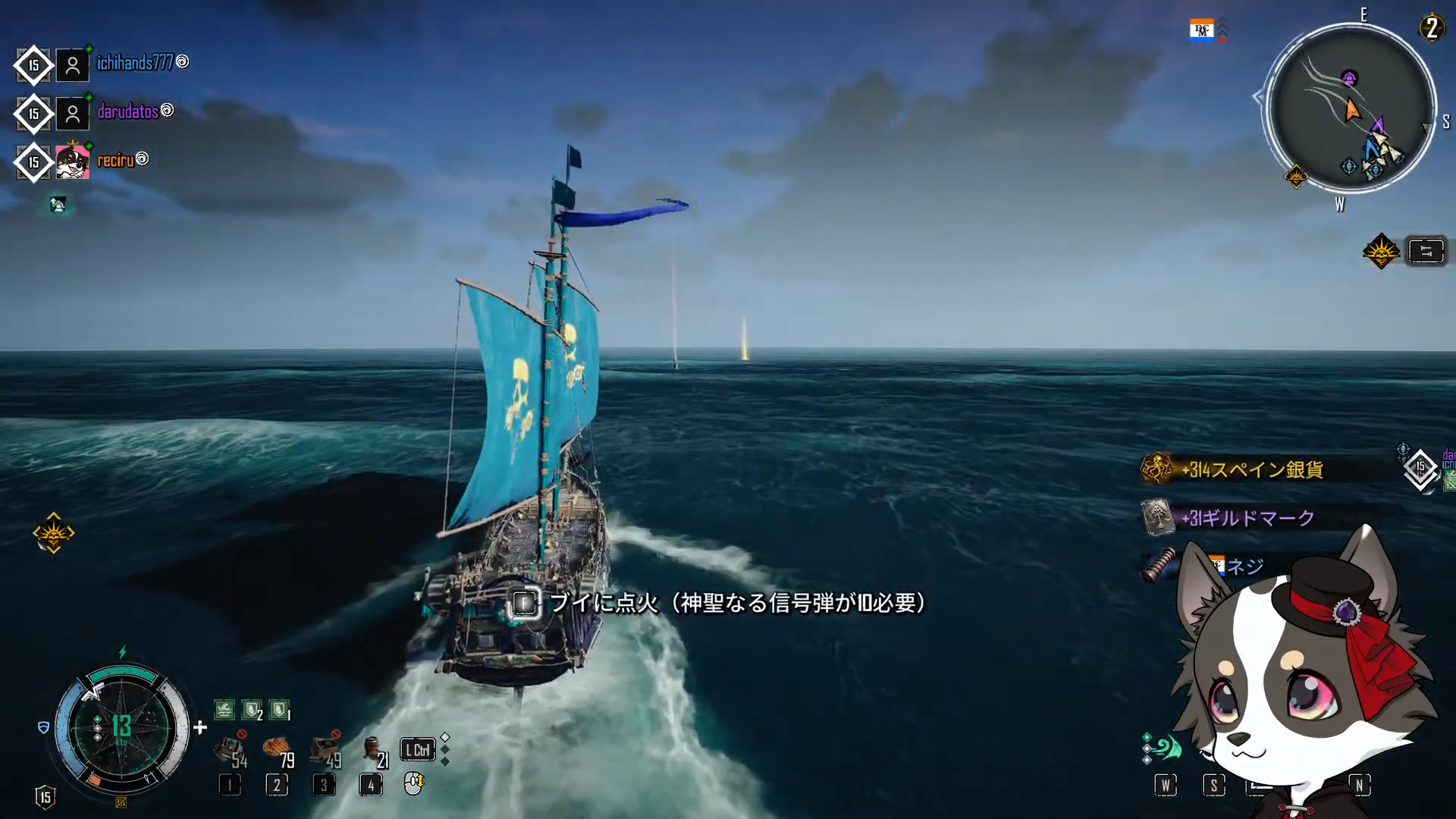Select the golden sun-skull objective tracker icon
Image resolution: width=1456 pixels, height=819 pixels.
point(1381,251)
